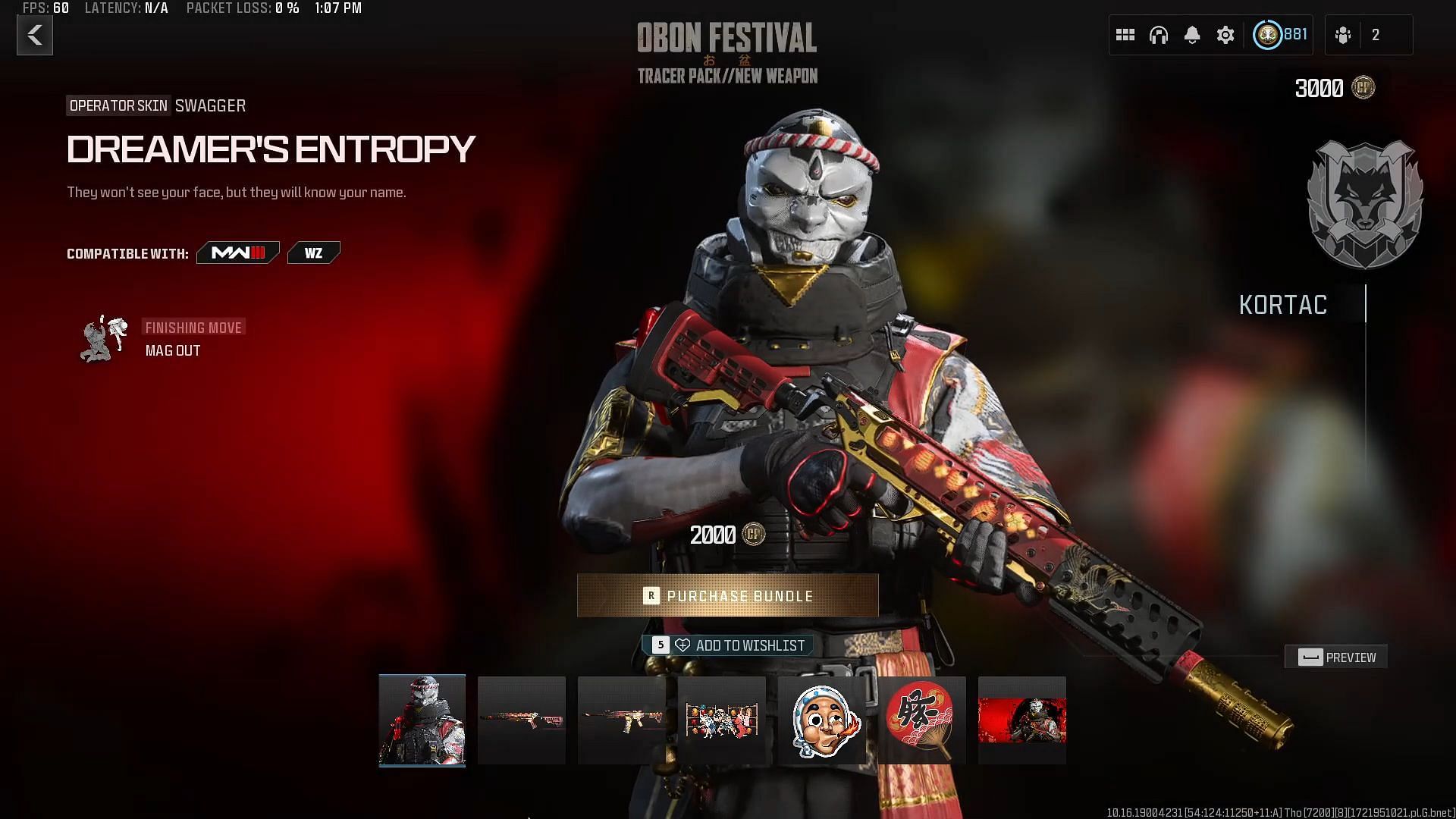Select the gold assault rifle blueprint thumbnail
The width and height of the screenshot is (1456, 819).
[622, 720]
